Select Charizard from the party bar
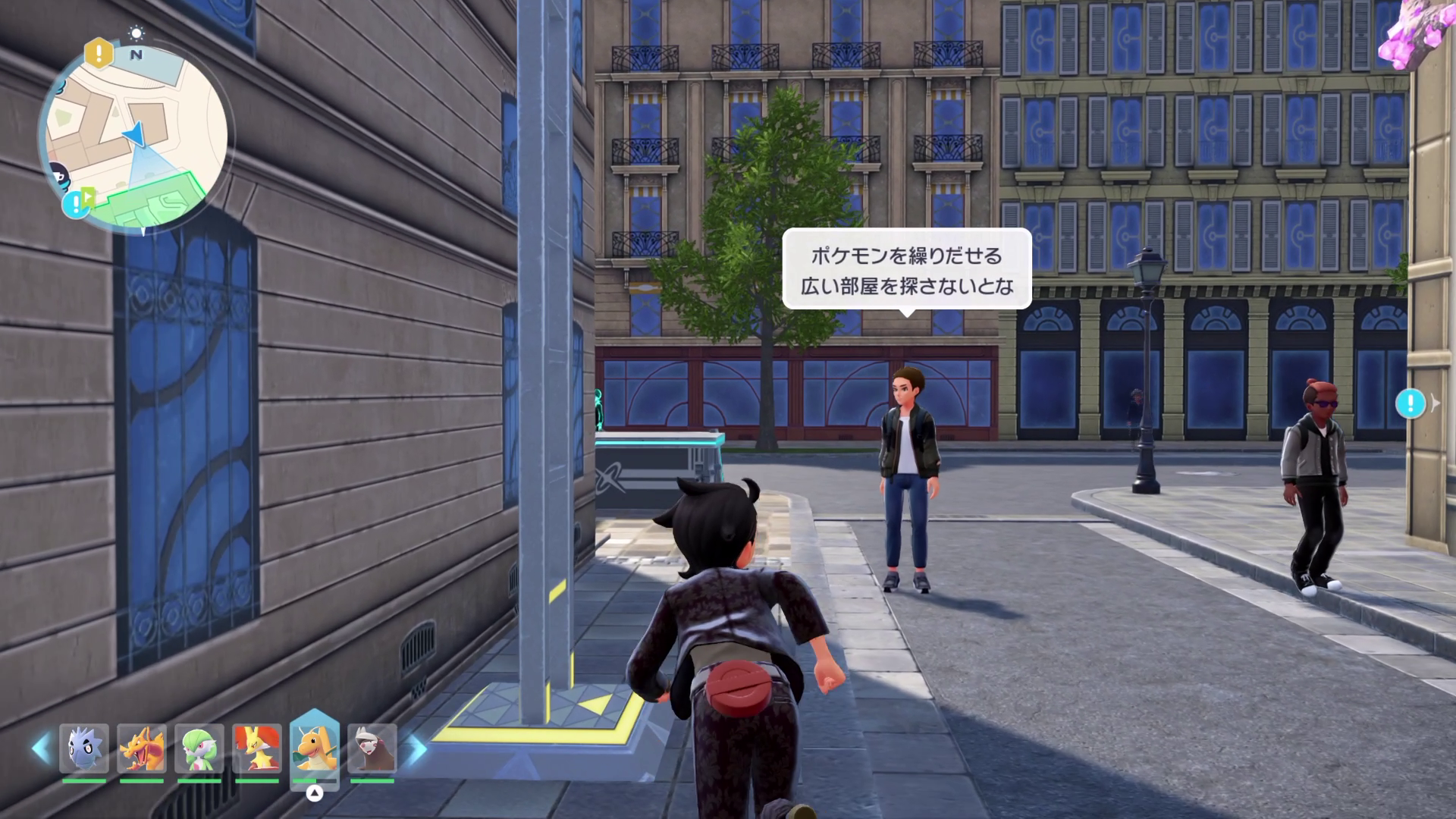The height and width of the screenshot is (819, 1456). point(142,748)
